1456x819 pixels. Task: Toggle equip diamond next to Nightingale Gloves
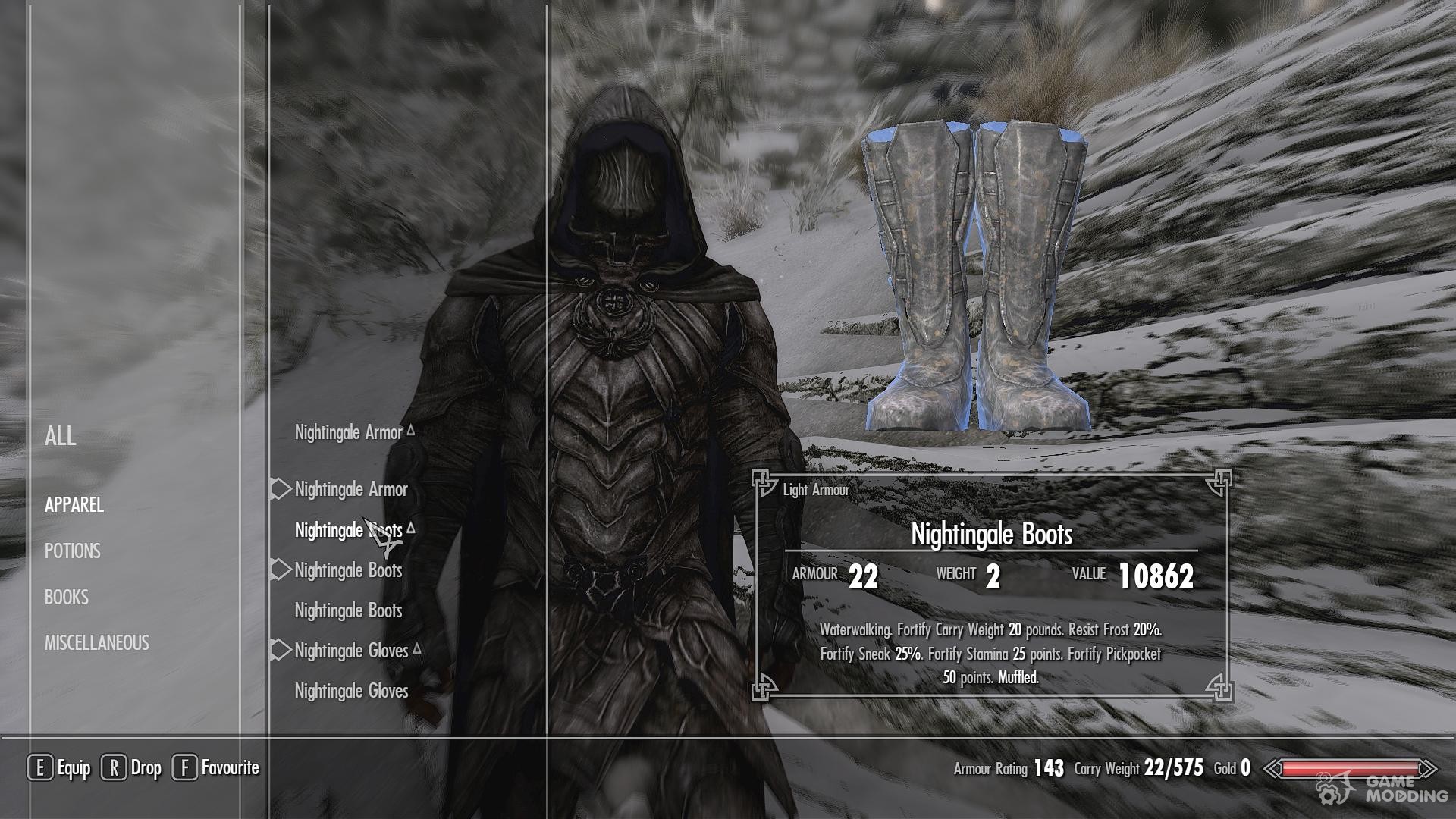(x=279, y=650)
